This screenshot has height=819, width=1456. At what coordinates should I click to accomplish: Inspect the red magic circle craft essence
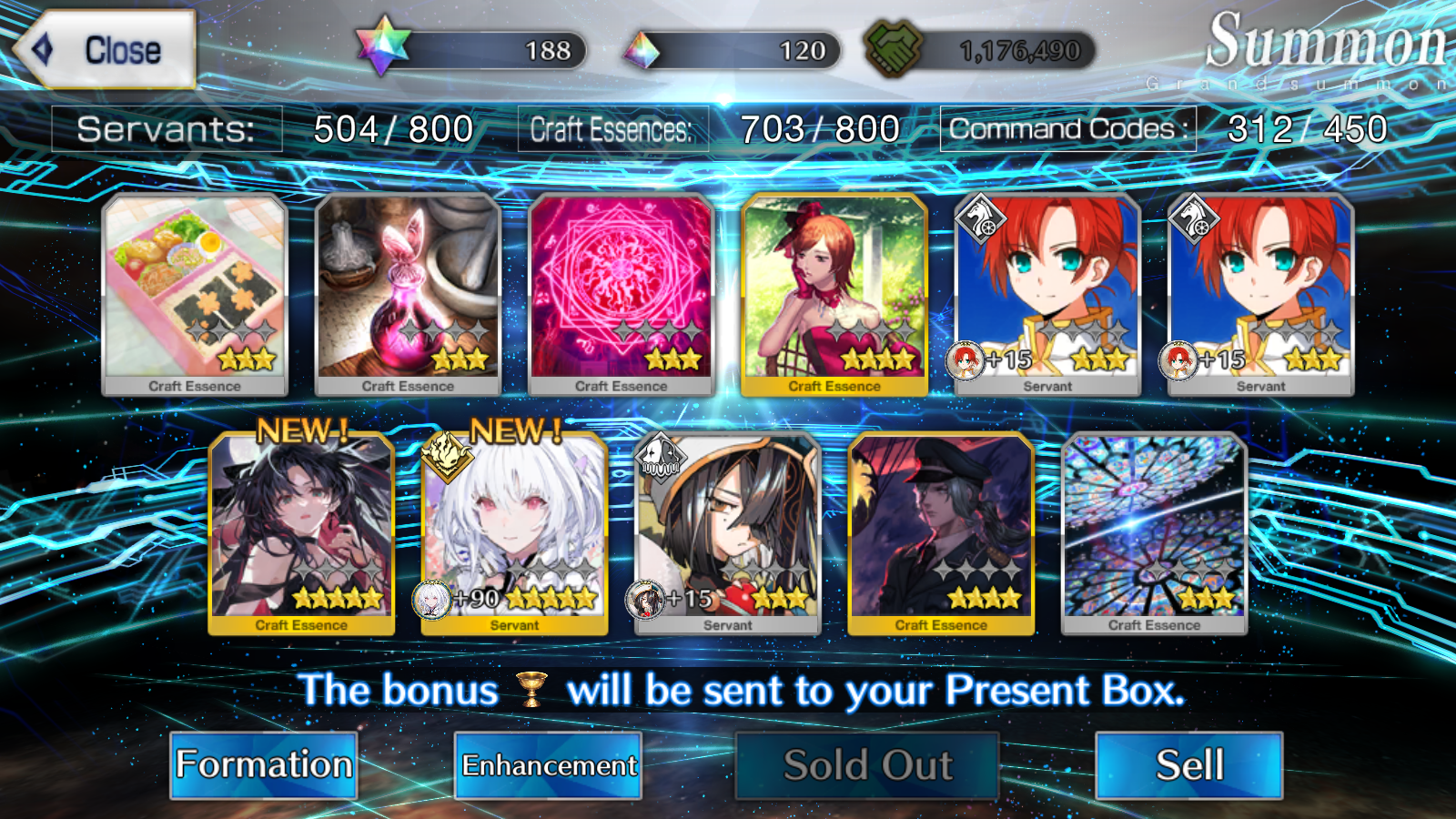[x=621, y=293]
